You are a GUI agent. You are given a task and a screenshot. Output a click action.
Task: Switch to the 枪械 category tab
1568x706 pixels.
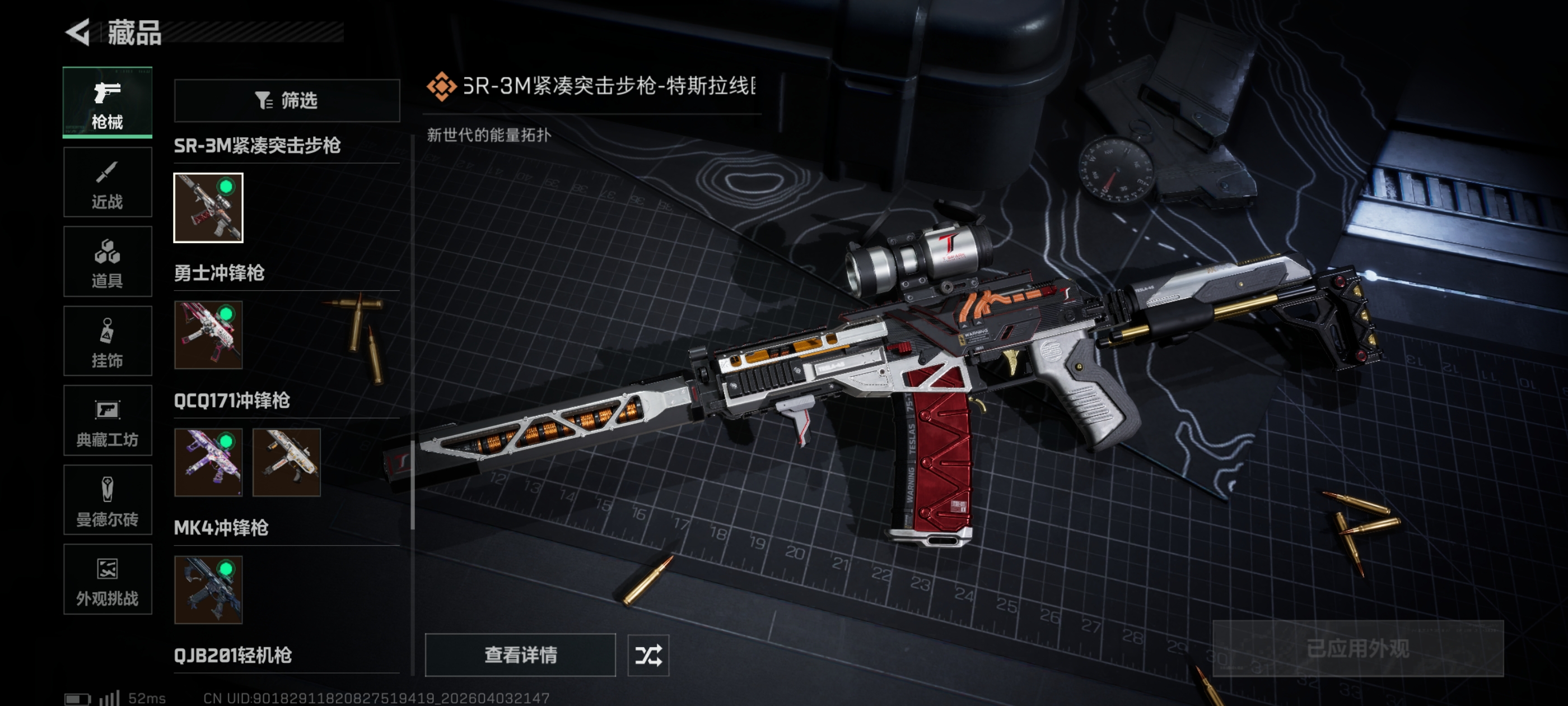pos(107,103)
